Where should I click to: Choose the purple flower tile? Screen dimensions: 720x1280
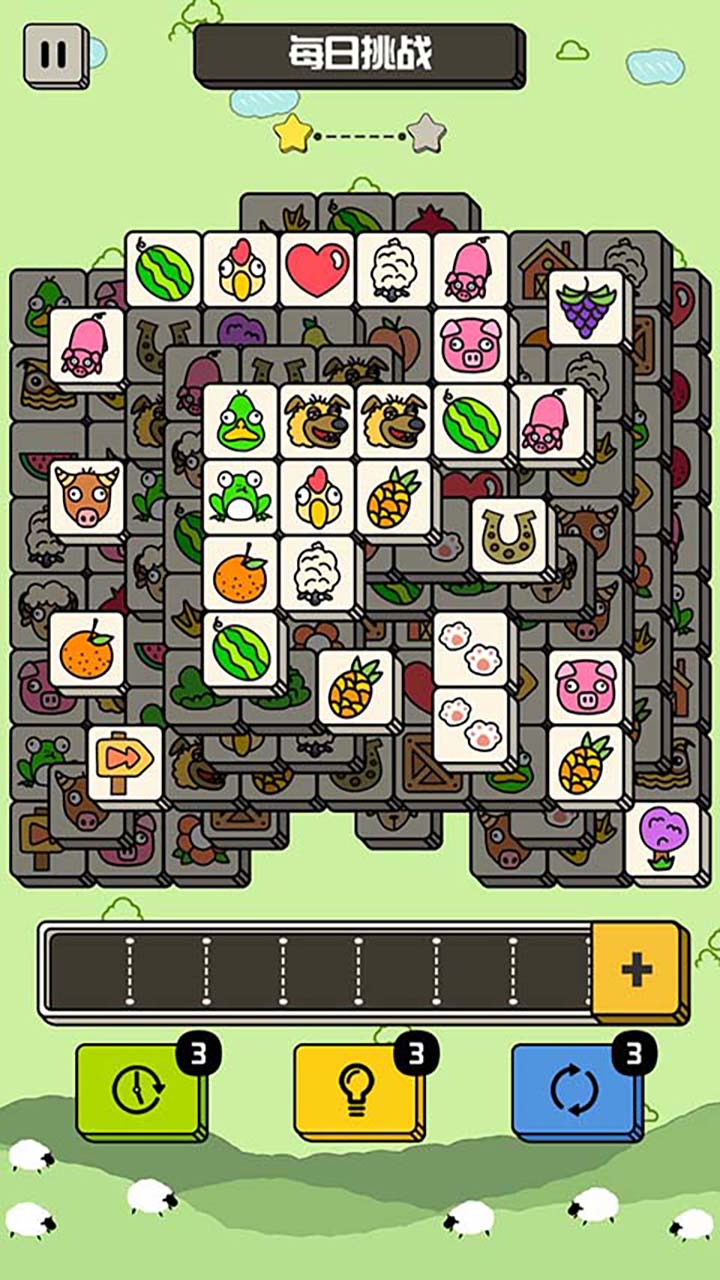tap(661, 840)
